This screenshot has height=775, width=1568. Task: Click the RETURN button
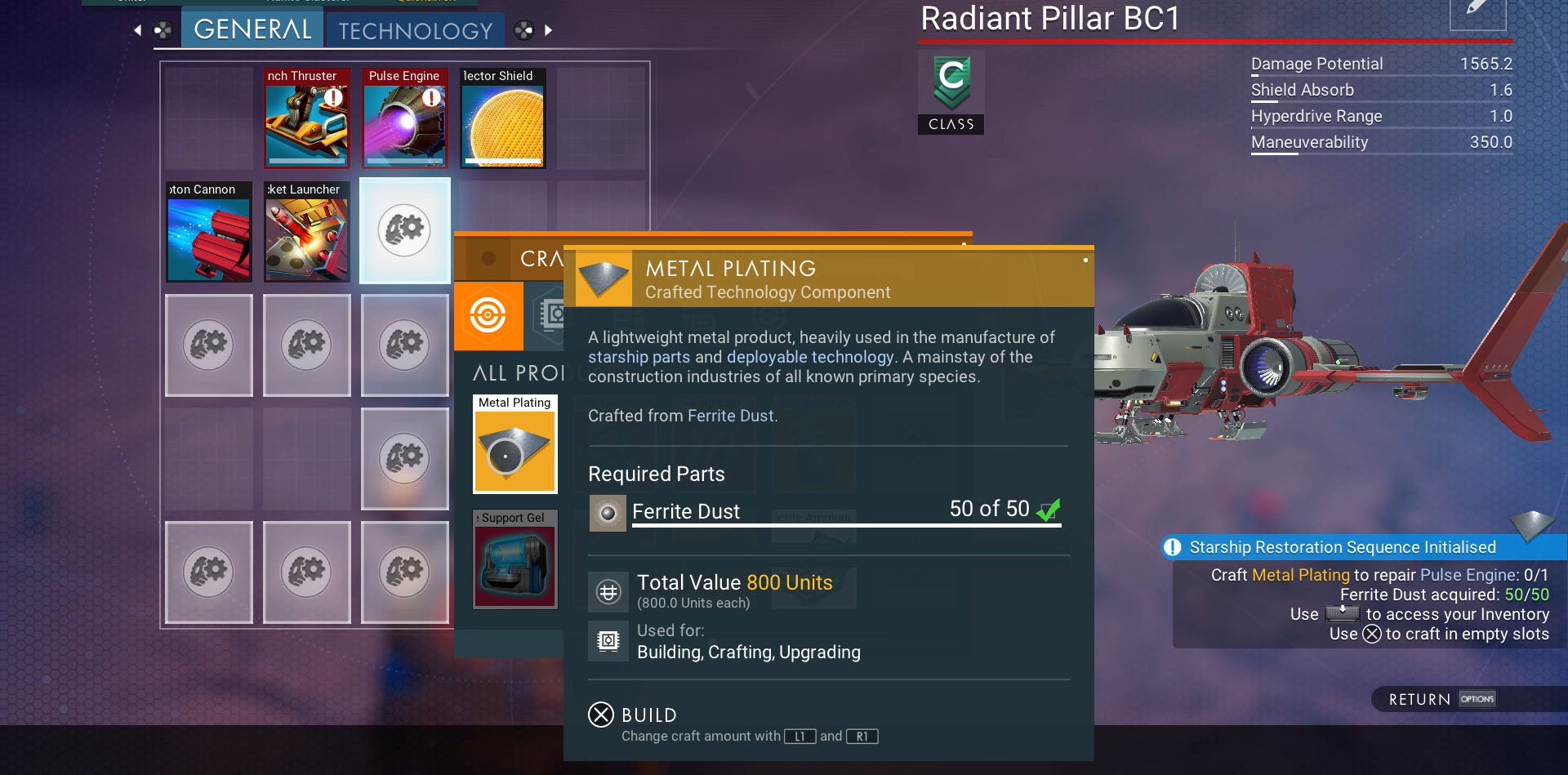1419,699
